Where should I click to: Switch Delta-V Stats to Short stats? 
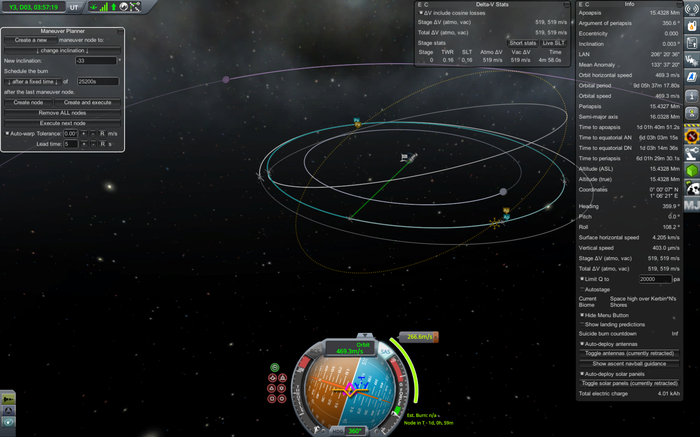point(522,43)
